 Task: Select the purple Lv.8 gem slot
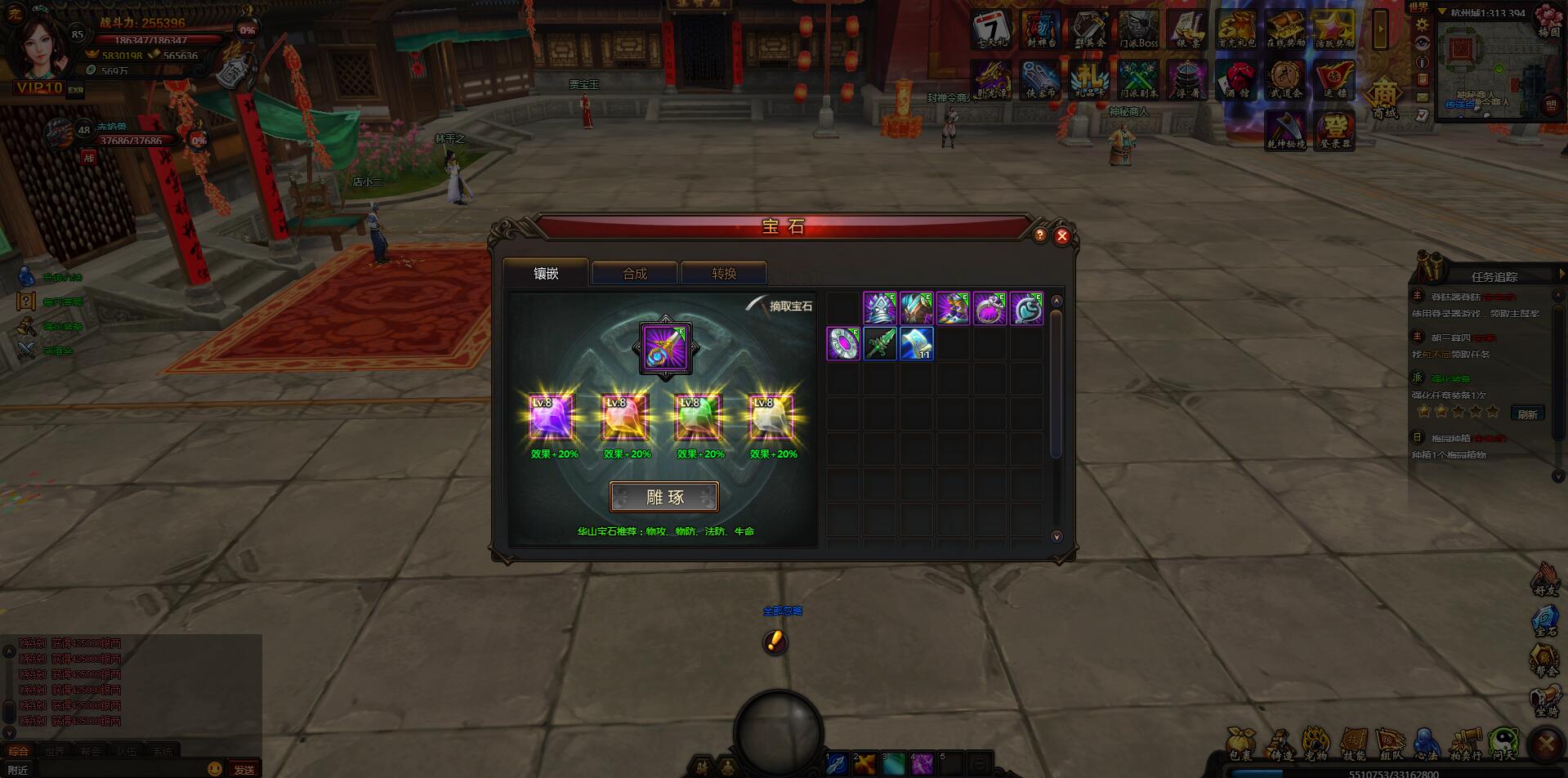552,418
